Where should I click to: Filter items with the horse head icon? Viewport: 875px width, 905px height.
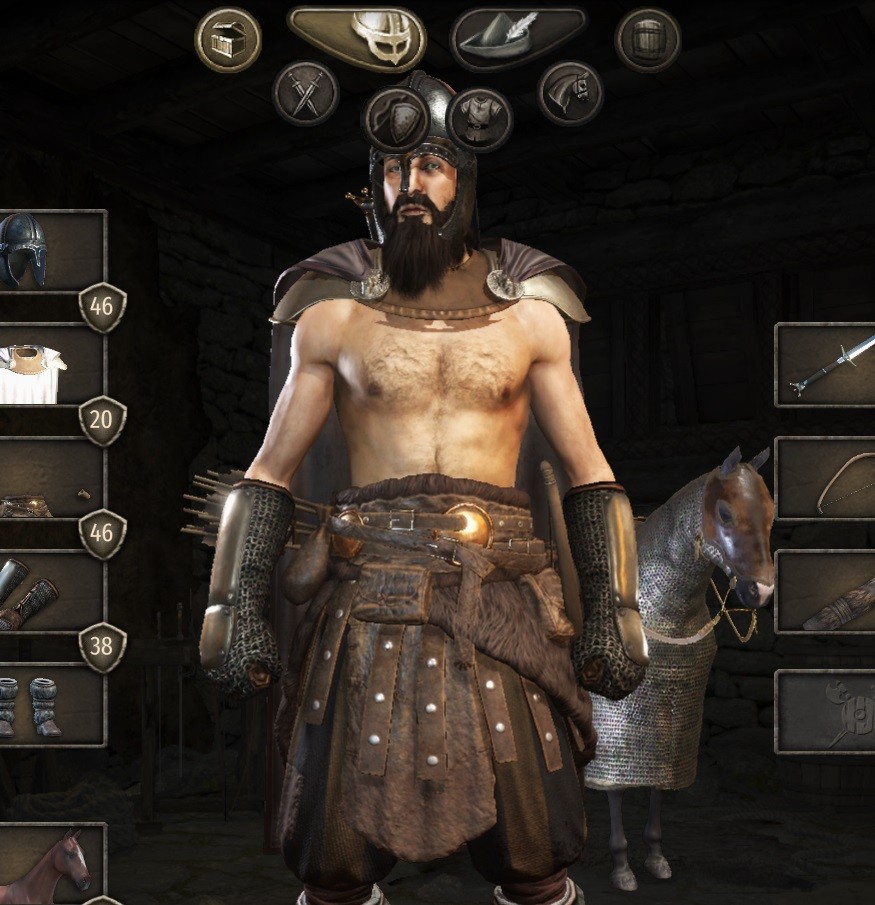coord(569,93)
